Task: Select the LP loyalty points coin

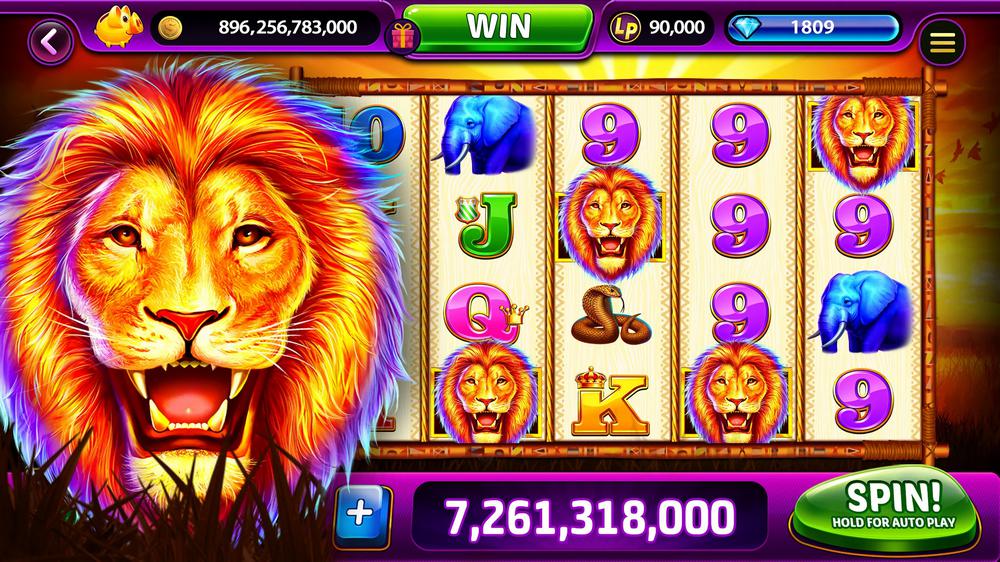Action: 623,28
